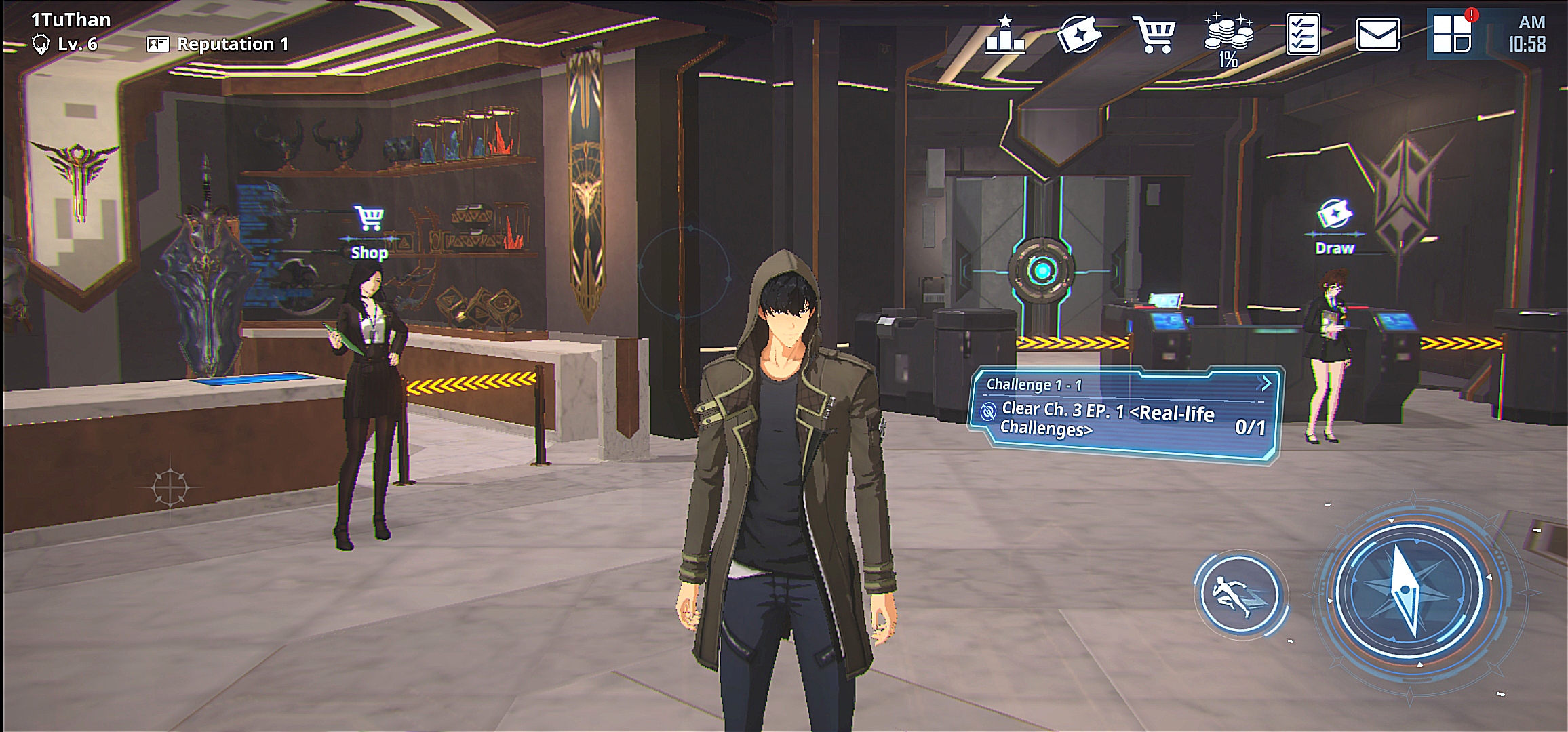
Task: Tap the sprint dash button
Action: coord(1239,596)
